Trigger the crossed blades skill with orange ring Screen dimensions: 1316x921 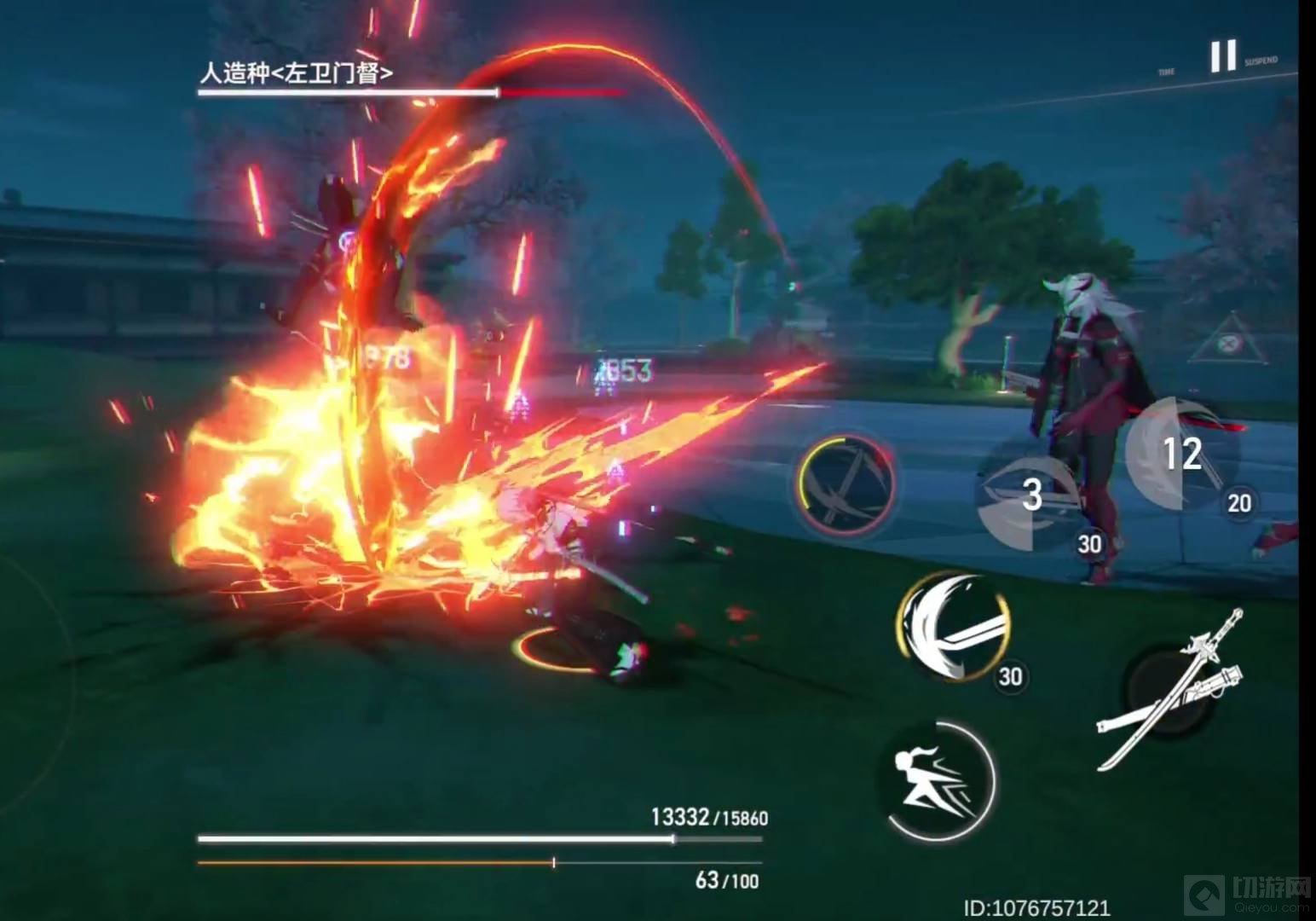coord(846,484)
